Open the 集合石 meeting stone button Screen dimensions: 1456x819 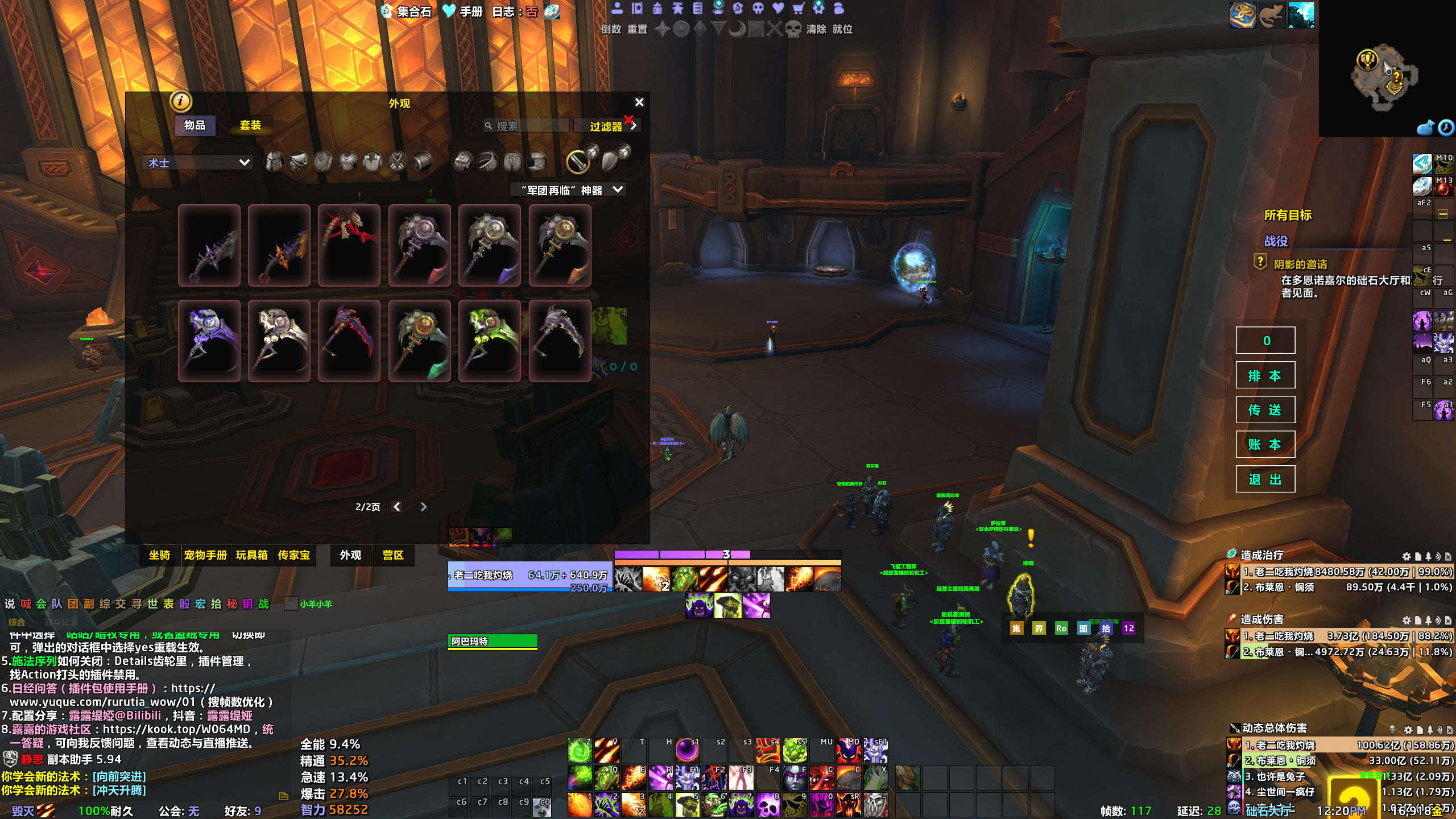(407, 11)
